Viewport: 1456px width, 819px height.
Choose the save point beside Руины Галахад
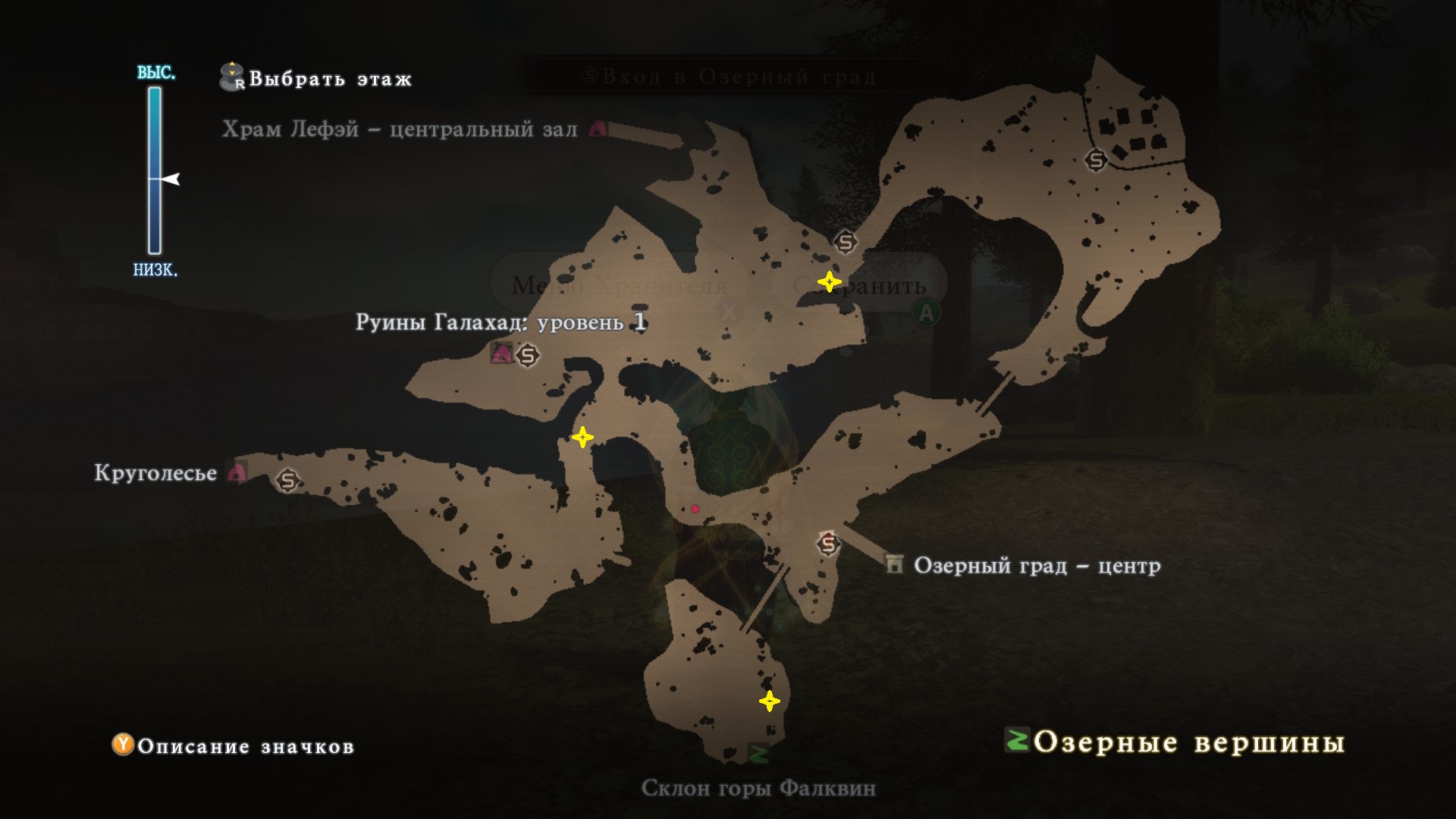click(528, 355)
